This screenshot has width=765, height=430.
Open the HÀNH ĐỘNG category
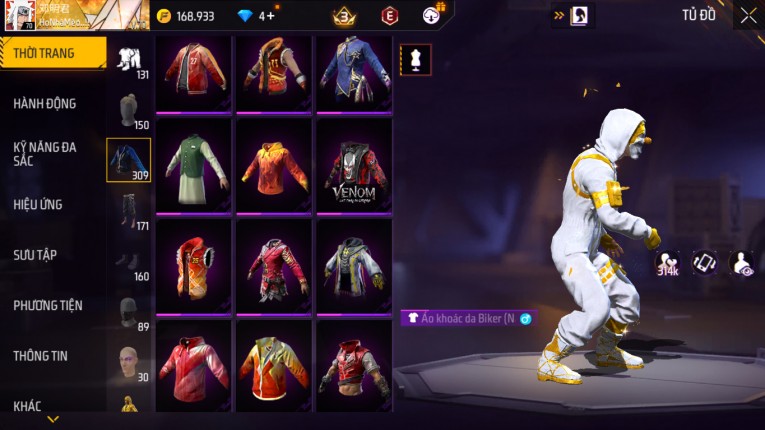coord(45,103)
